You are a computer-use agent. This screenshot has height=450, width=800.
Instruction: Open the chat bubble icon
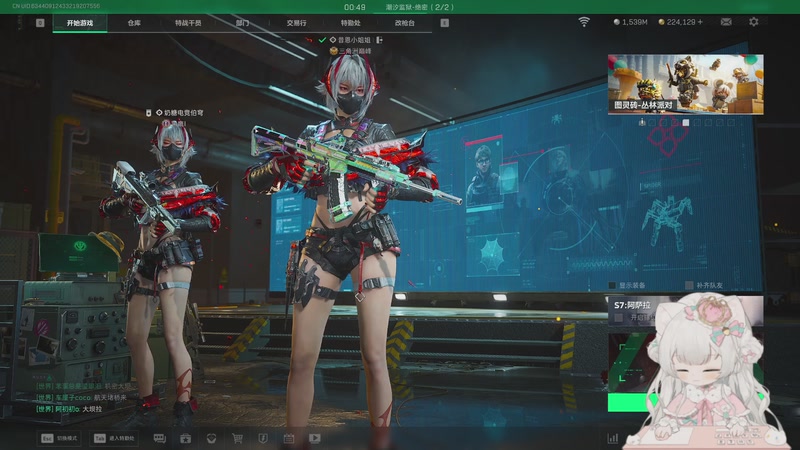coord(159,438)
